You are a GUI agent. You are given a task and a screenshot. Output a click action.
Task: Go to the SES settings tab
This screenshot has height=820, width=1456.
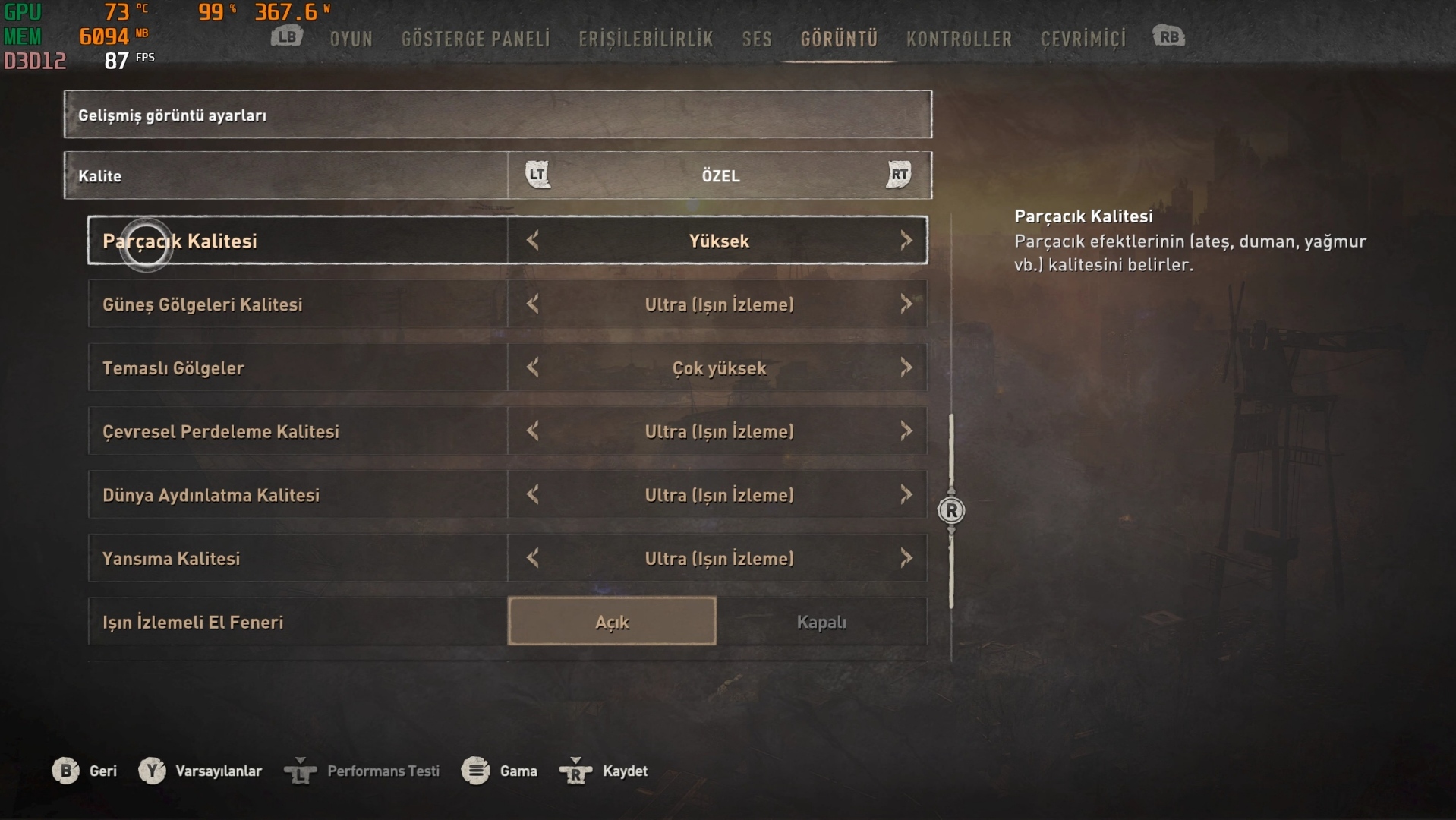[756, 39]
